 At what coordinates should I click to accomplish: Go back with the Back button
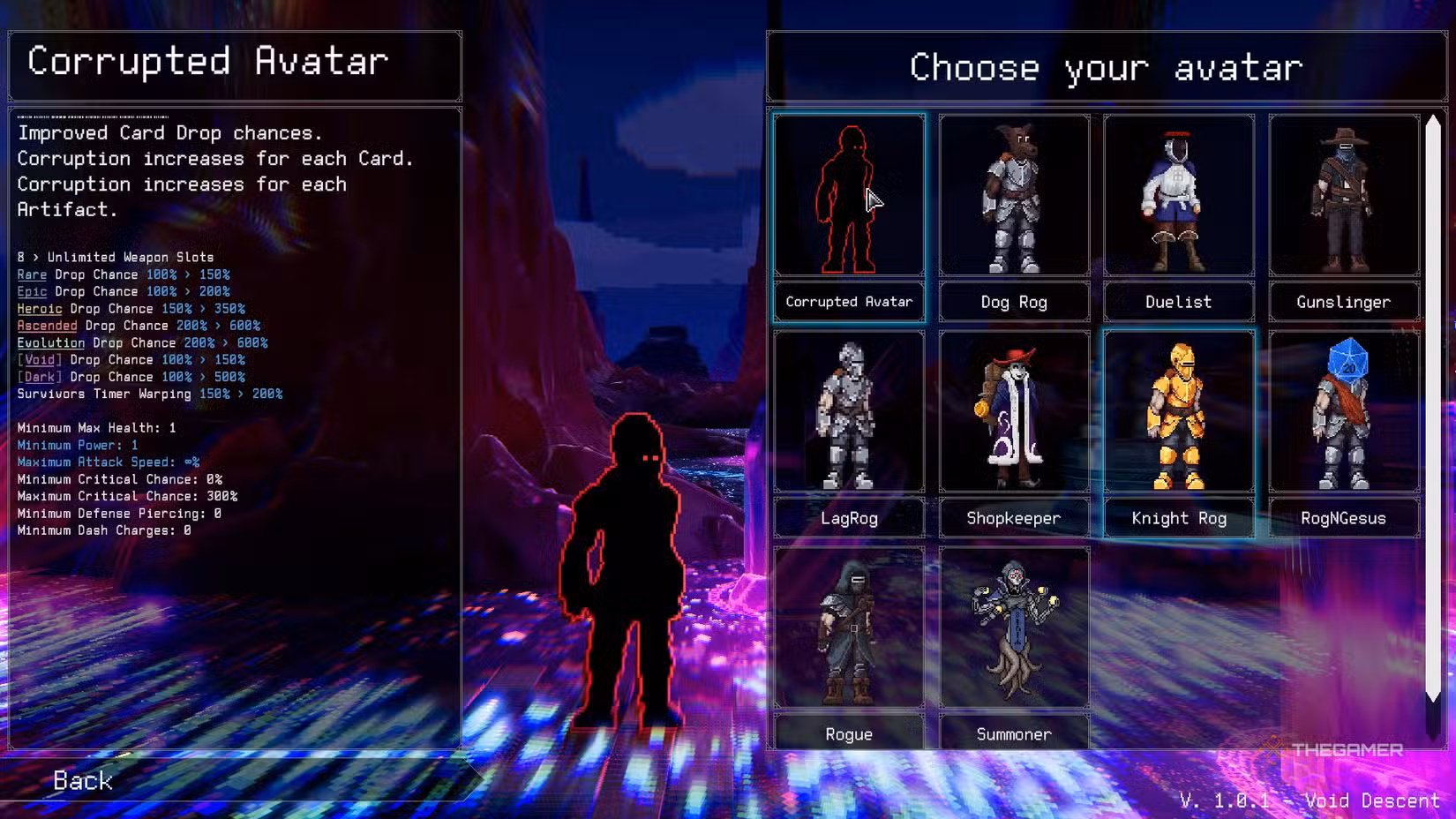[x=83, y=780]
